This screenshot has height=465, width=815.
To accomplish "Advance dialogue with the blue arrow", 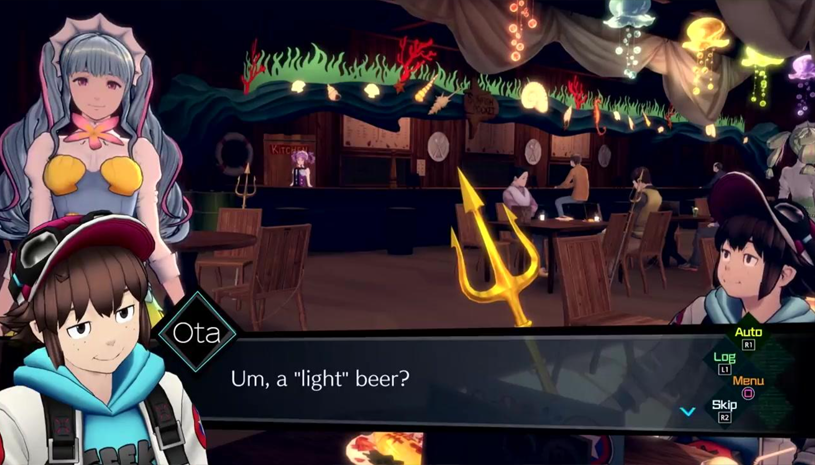I will pos(687,410).
